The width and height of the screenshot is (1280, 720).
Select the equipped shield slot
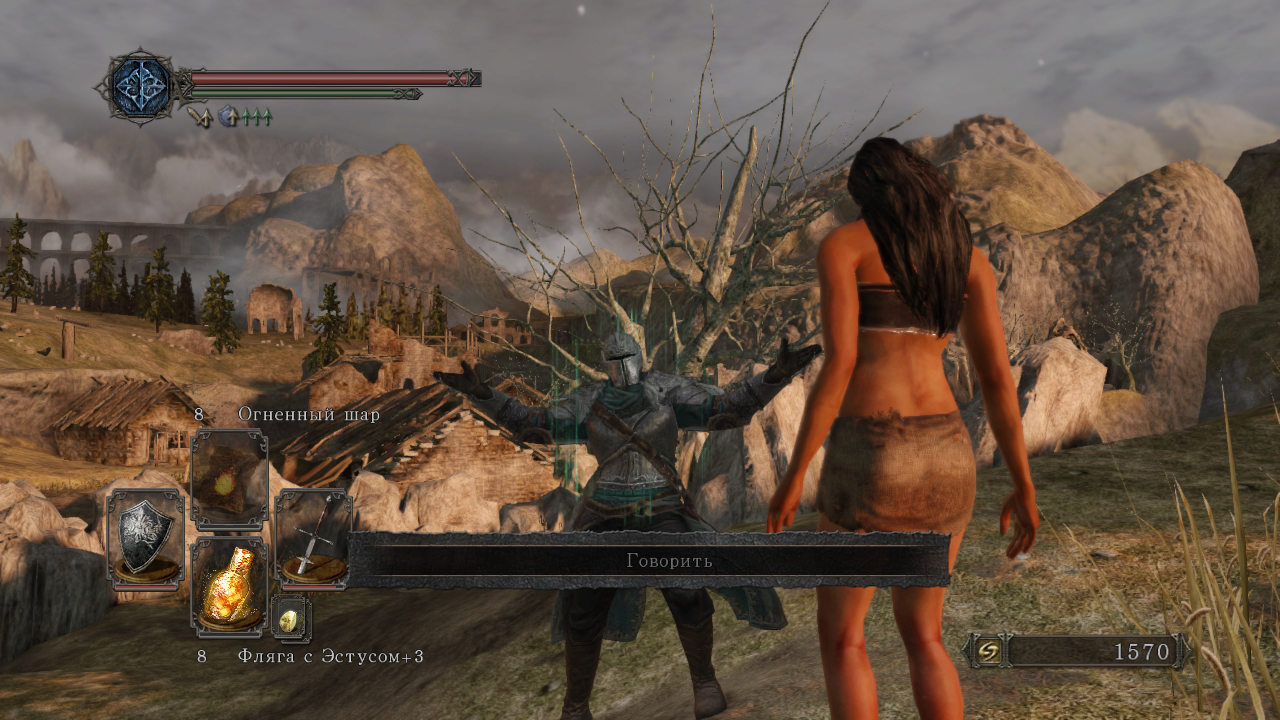[146, 537]
